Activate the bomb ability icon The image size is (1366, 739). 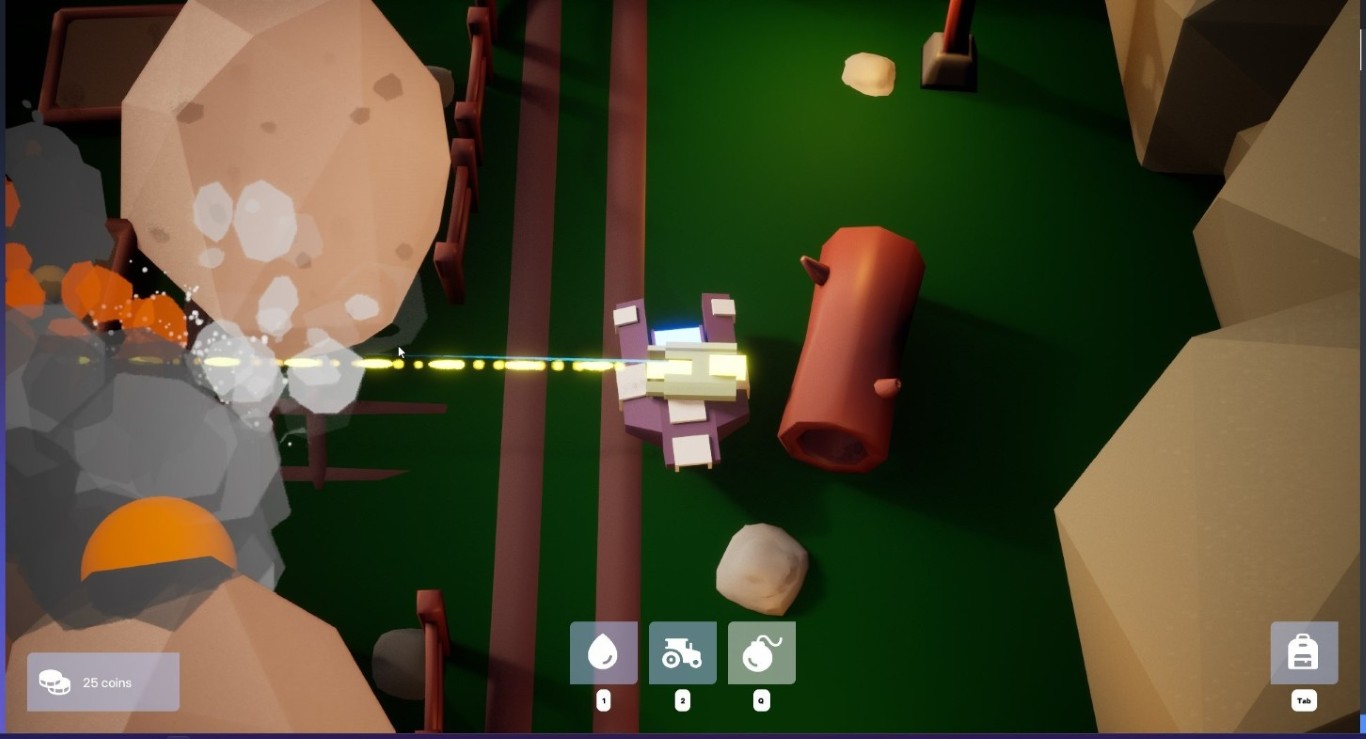click(761, 653)
